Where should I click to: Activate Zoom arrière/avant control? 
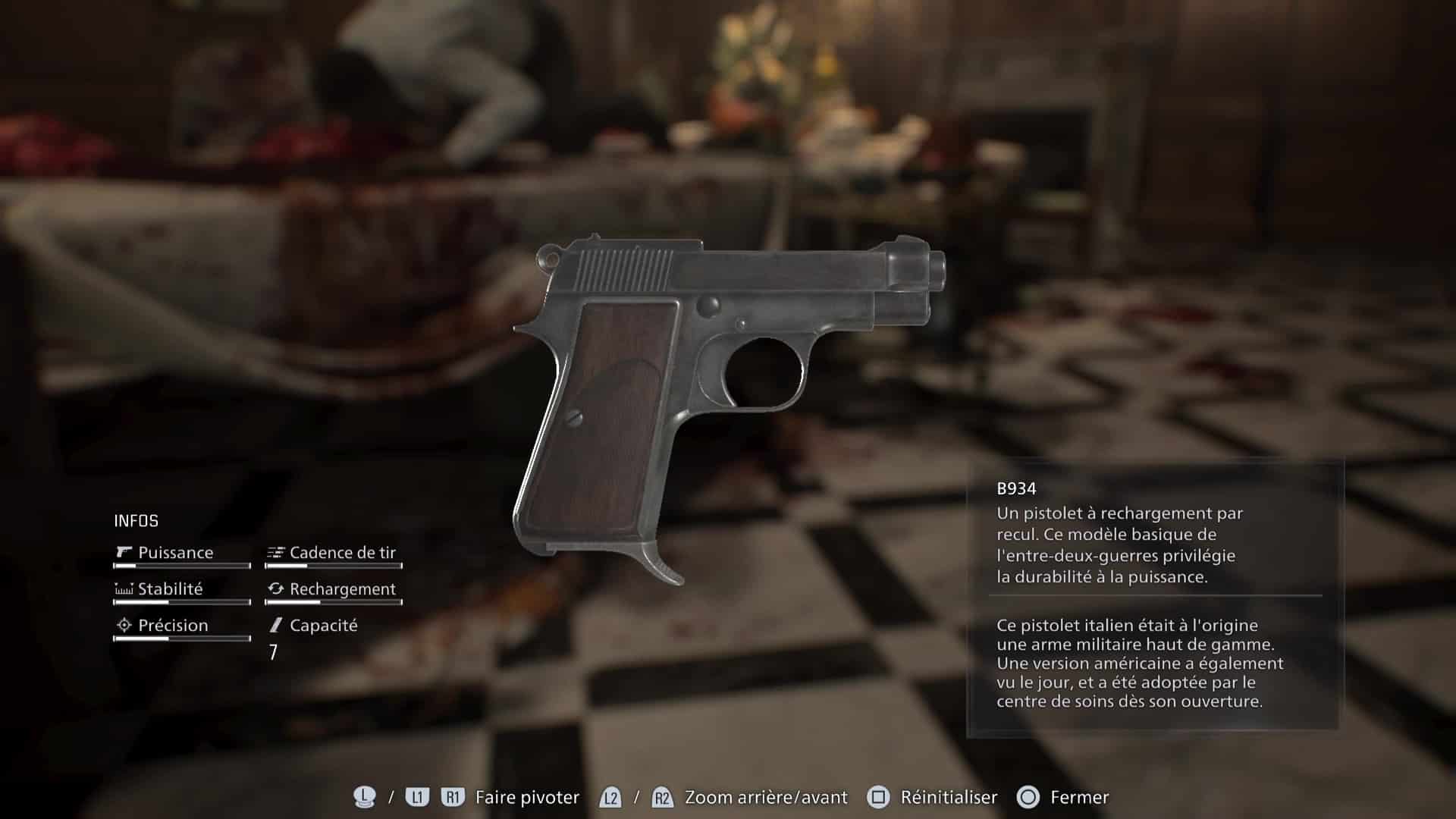(x=764, y=798)
